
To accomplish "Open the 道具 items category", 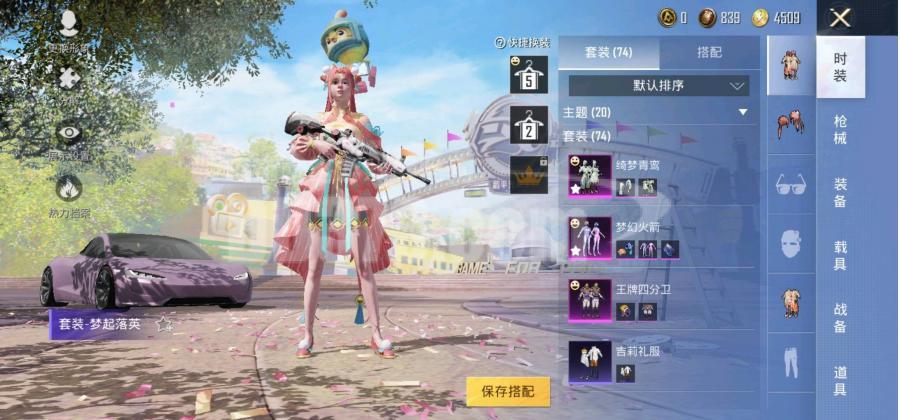I will (840, 381).
